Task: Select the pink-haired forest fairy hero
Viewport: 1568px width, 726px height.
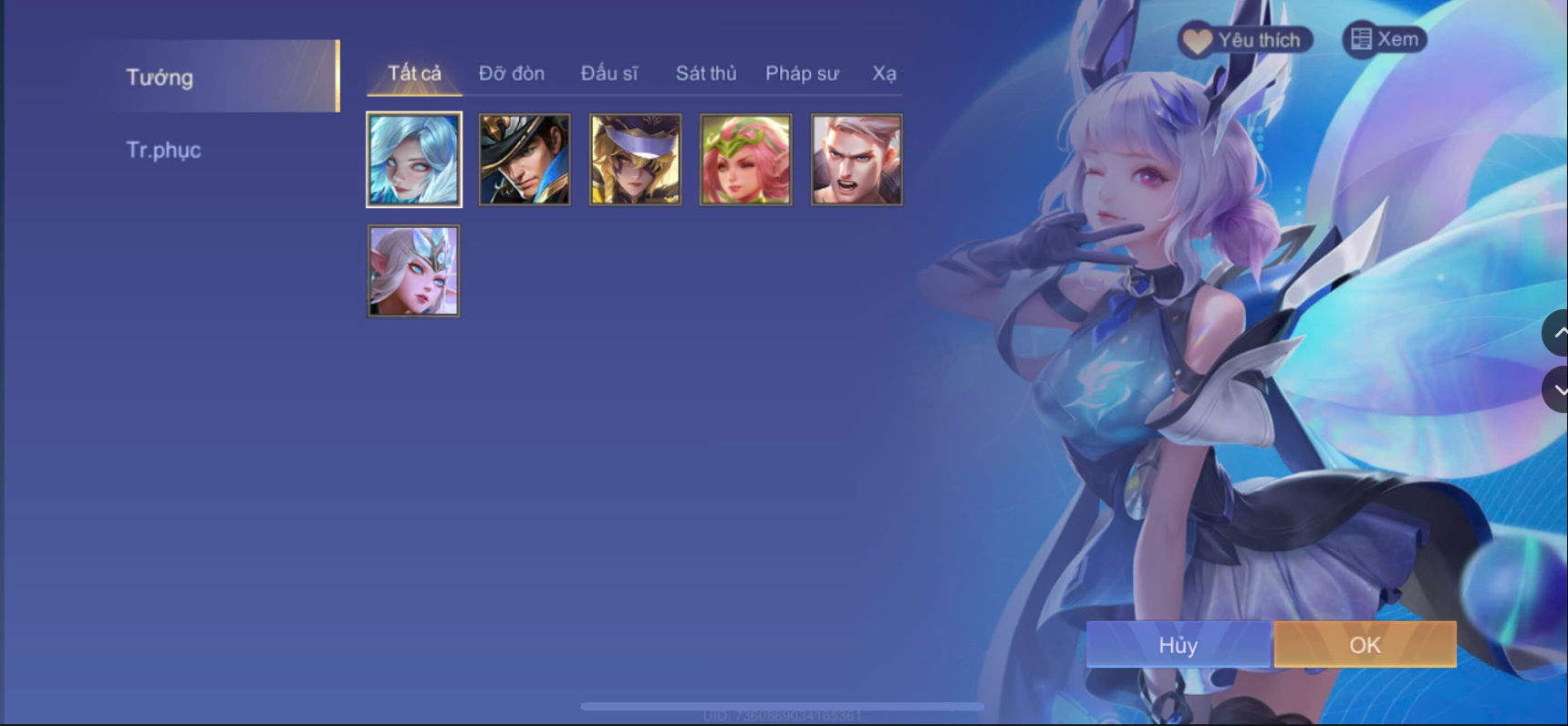Action: click(745, 159)
